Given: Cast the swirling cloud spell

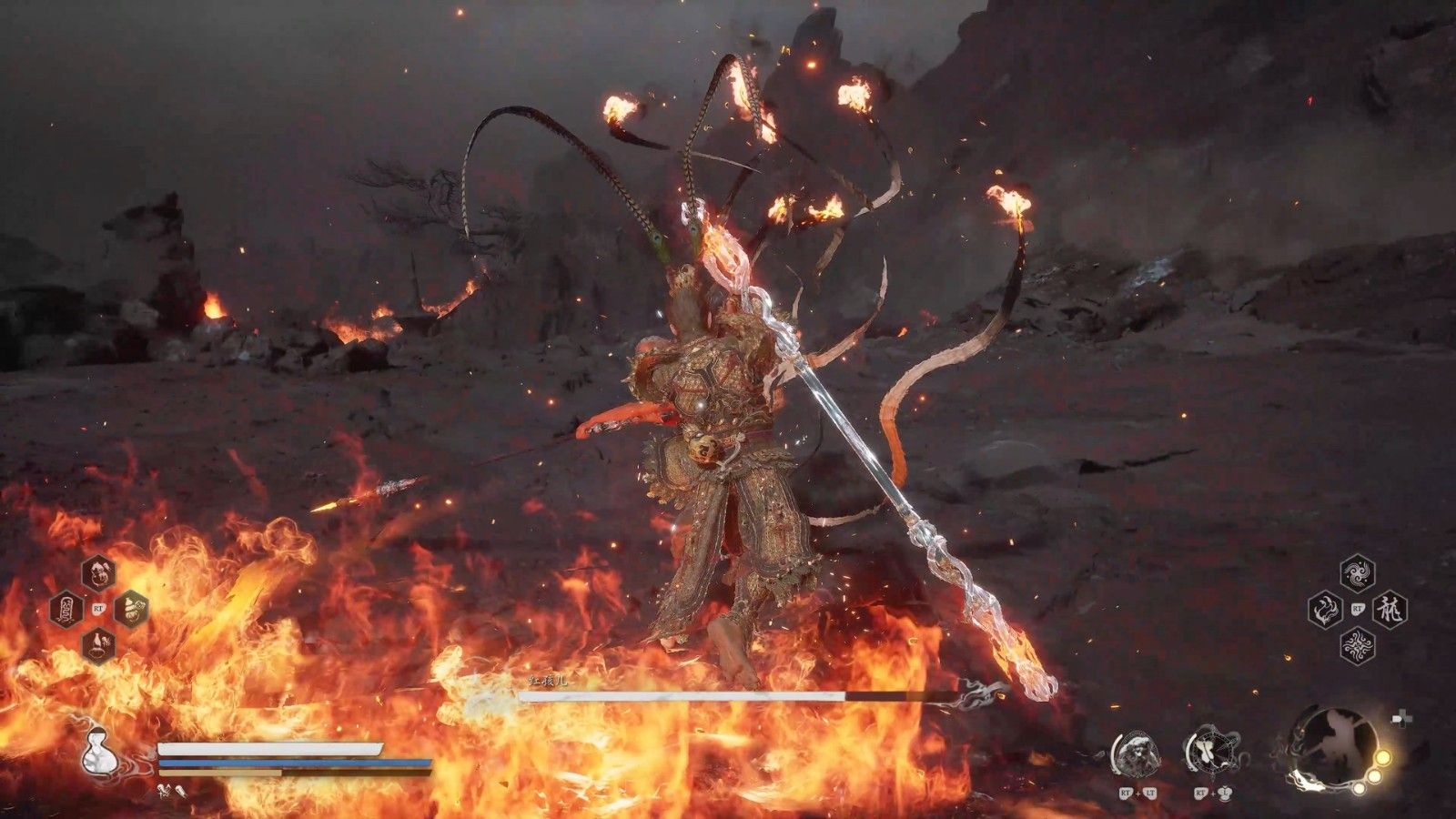Looking at the screenshot, I should click(x=1358, y=573).
